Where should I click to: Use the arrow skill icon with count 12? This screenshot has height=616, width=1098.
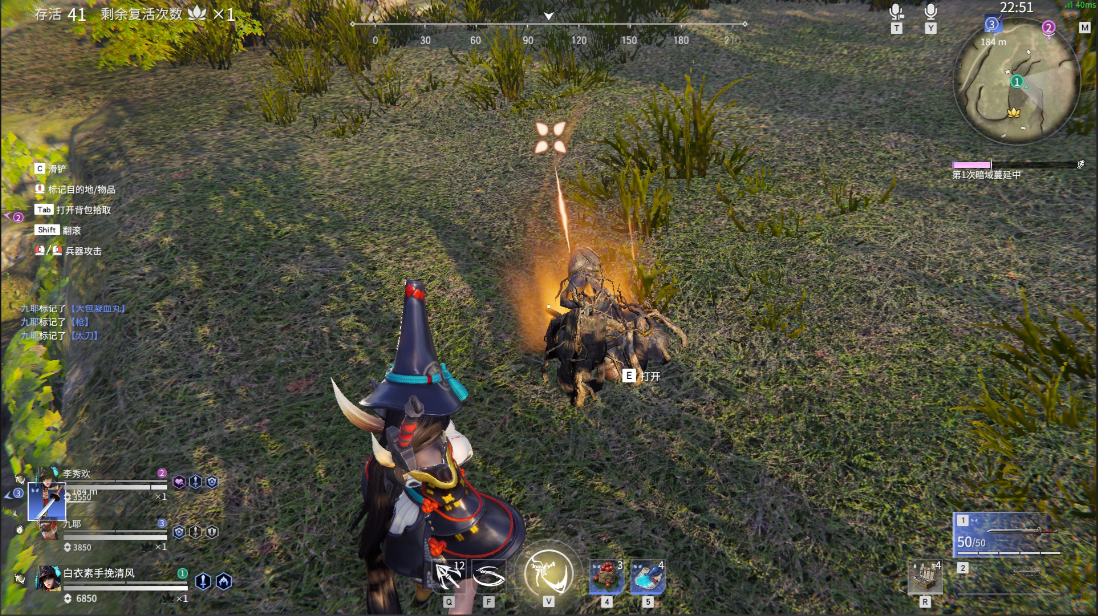tap(448, 576)
